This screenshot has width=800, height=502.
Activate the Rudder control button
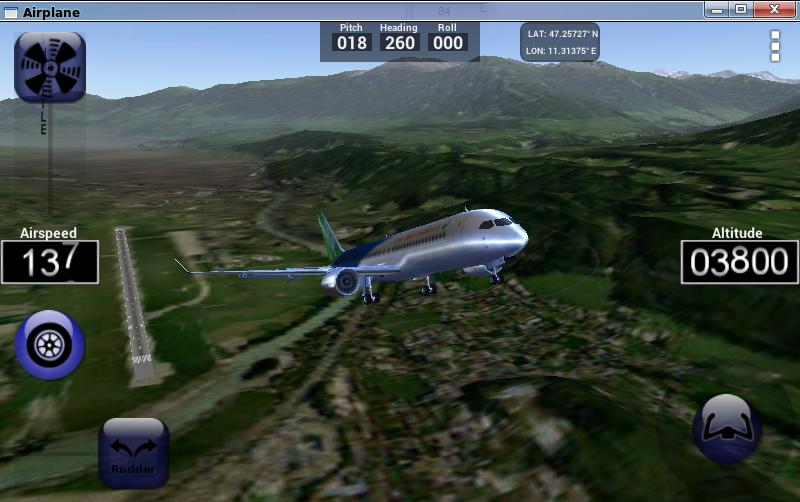[133, 452]
